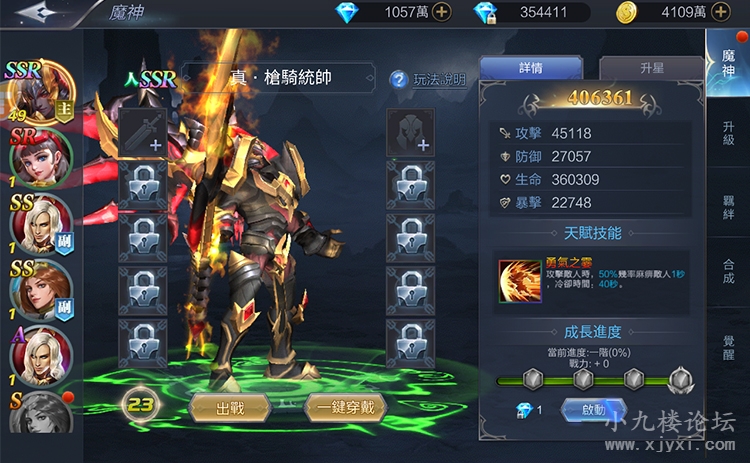Switch to the 升星 star-up tab
Image resolution: width=750 pixels, height=463 pixels.
pyautogui.click(x=650, y=68)
